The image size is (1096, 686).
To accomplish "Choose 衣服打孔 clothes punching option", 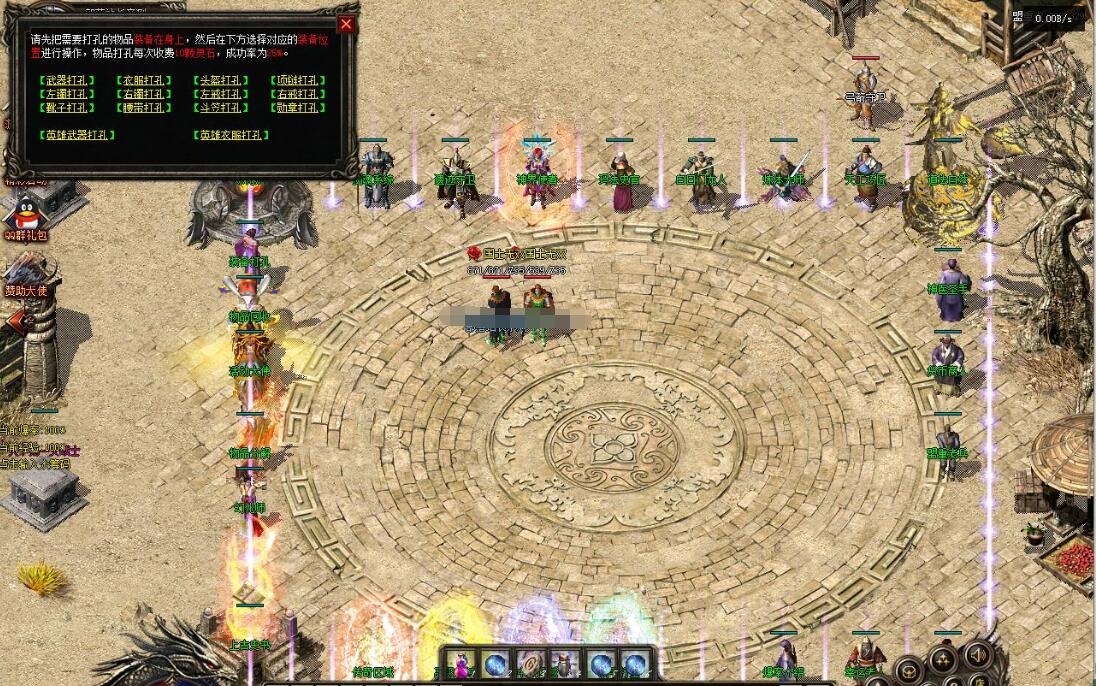I will click(141, 80).
